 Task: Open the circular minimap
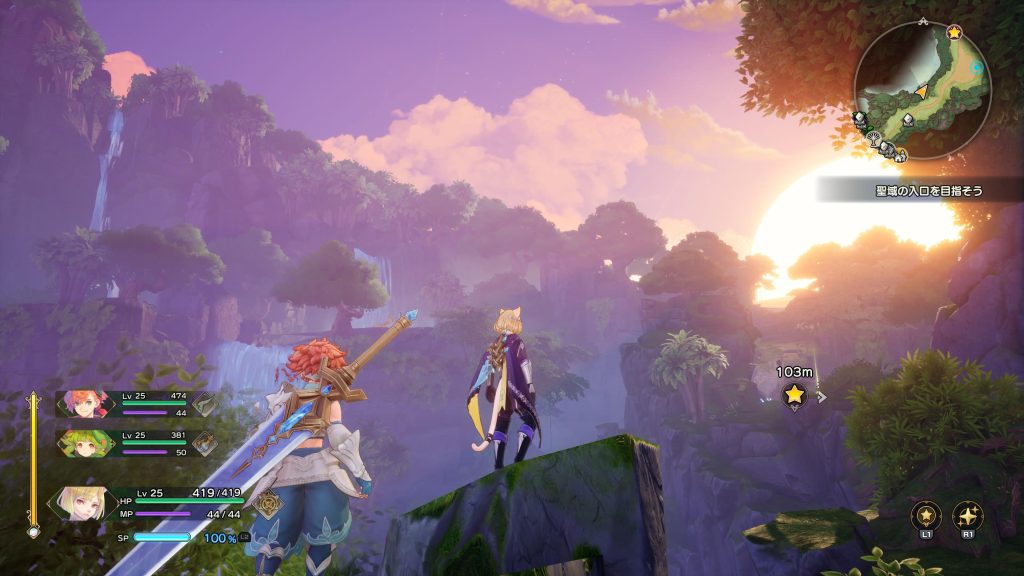(921, 88)
